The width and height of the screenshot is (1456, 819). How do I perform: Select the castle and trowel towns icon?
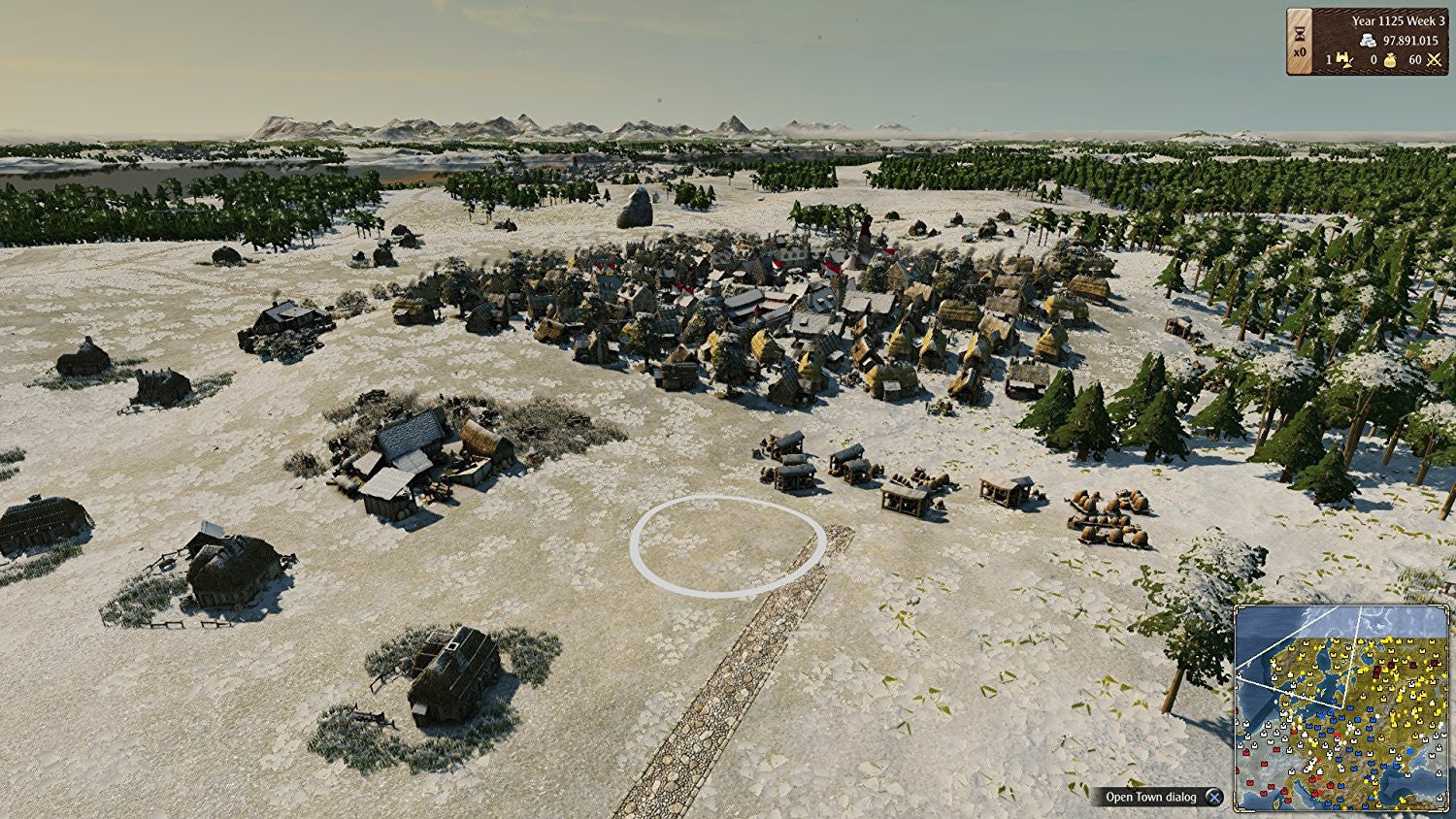[1345, 60]
